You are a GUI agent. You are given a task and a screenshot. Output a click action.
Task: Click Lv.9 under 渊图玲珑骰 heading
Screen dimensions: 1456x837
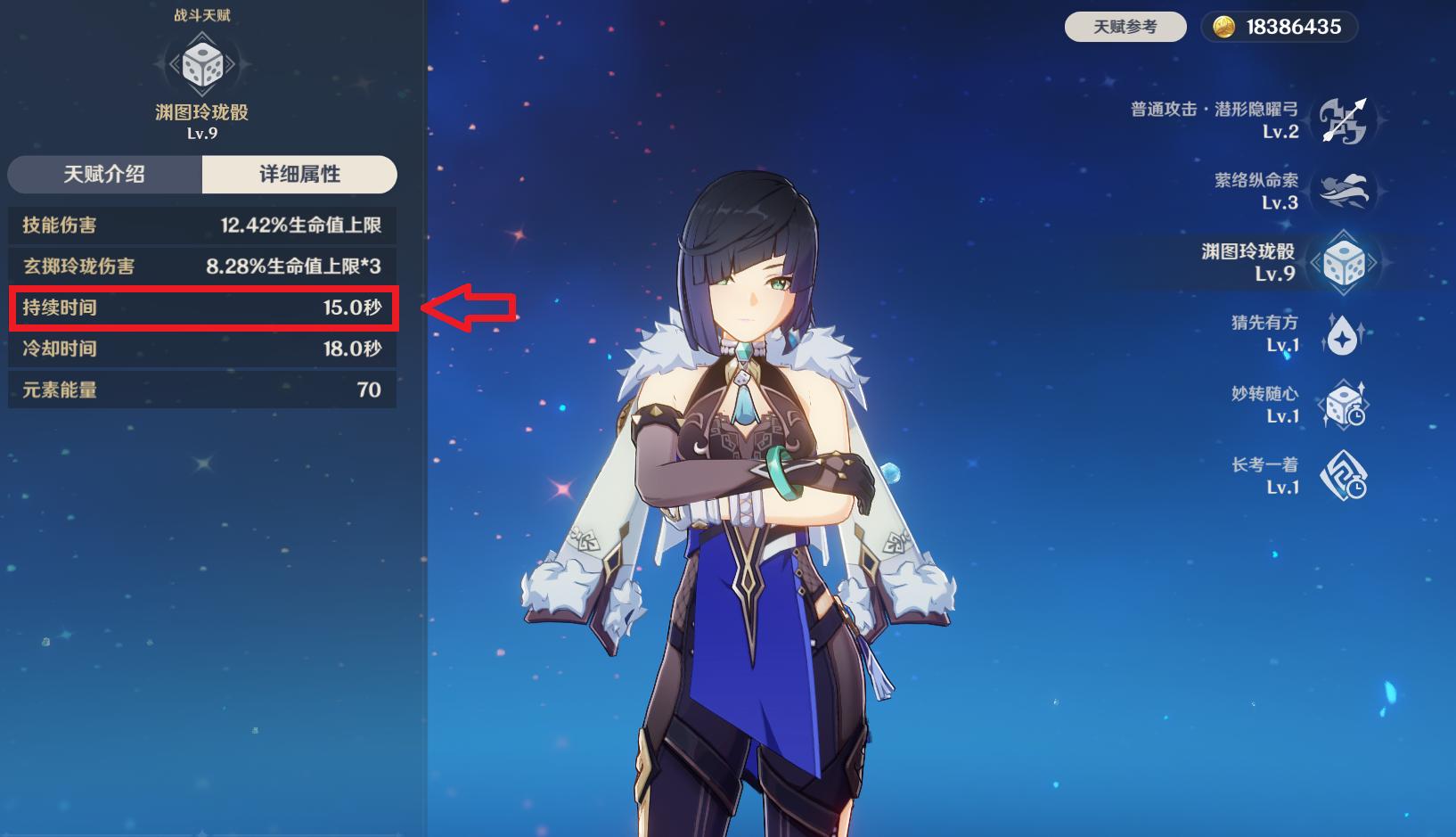coord(204,135)
